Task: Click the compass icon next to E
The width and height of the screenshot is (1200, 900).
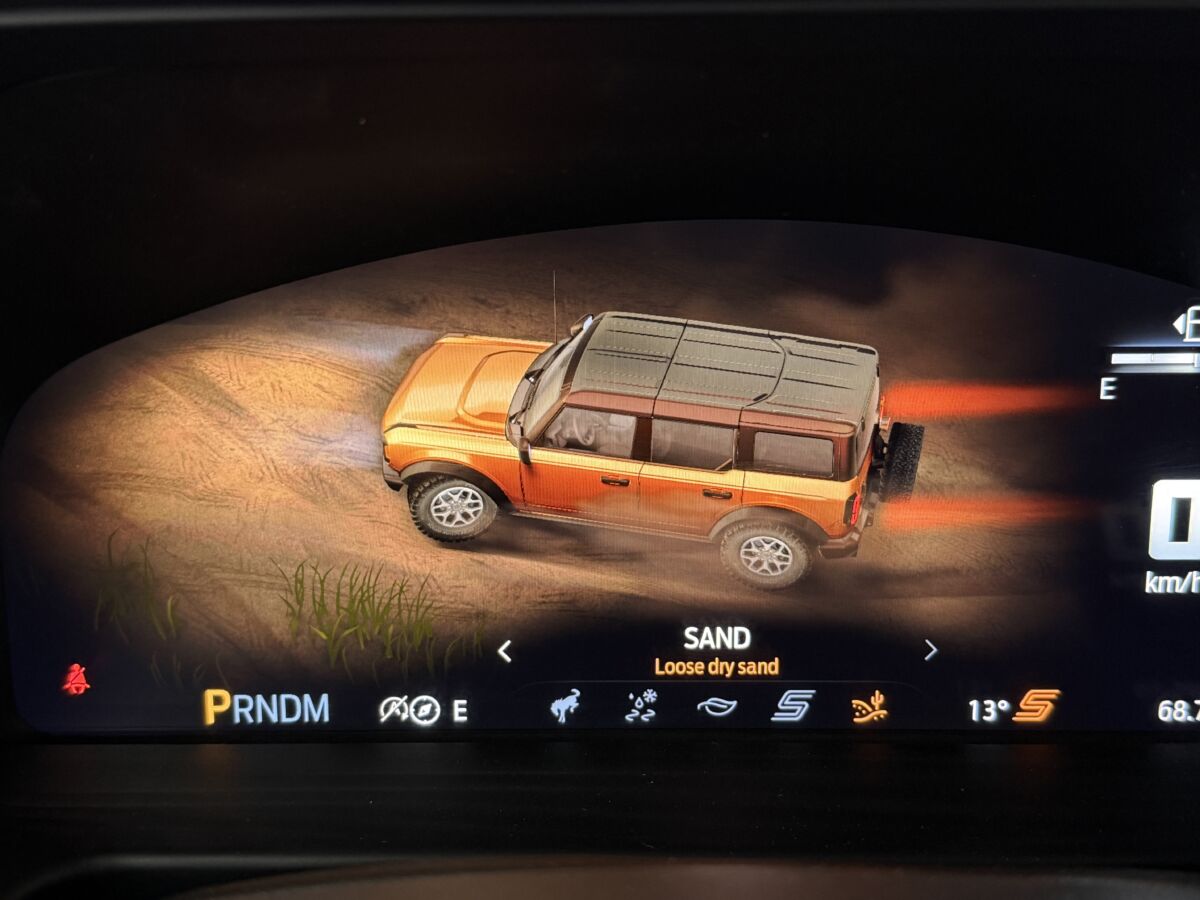Action: tap(425, 710)
